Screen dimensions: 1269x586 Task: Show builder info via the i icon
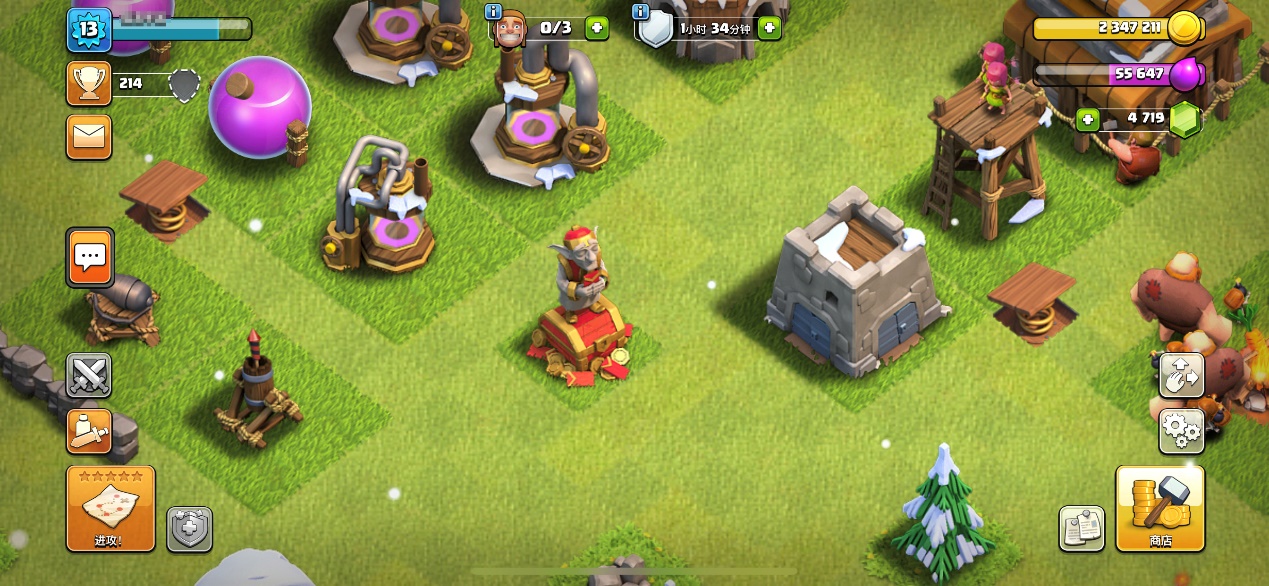492,11
